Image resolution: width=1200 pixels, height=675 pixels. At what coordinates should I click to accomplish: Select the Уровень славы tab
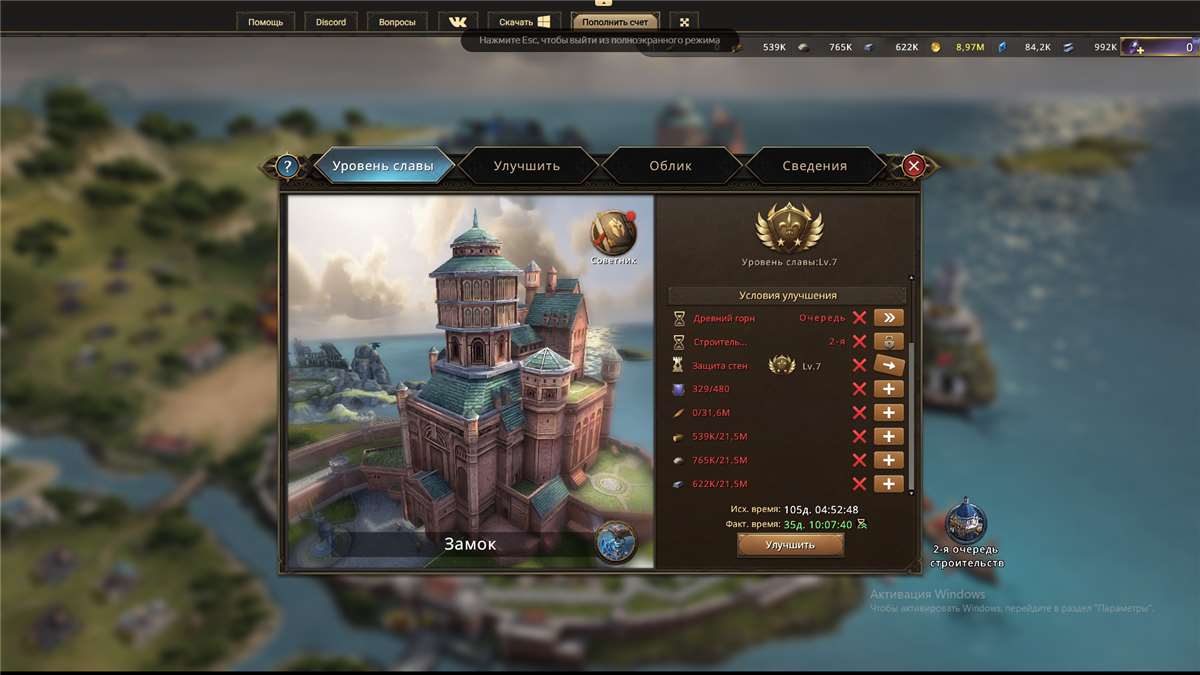click(383, 166)
